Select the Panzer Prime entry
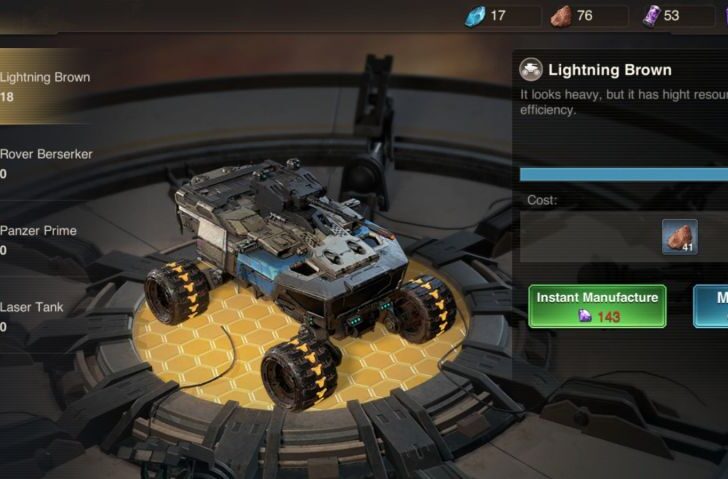This screenshot has height=479, width=728. [x=40, y=239]
